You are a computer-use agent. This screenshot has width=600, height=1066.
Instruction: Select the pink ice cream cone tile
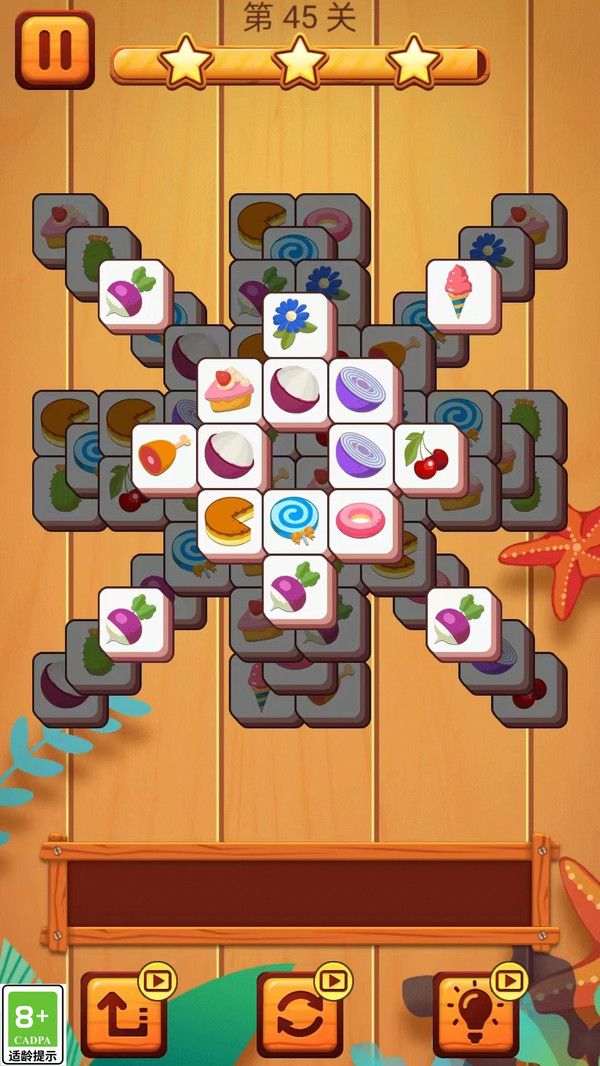[460, 291]
